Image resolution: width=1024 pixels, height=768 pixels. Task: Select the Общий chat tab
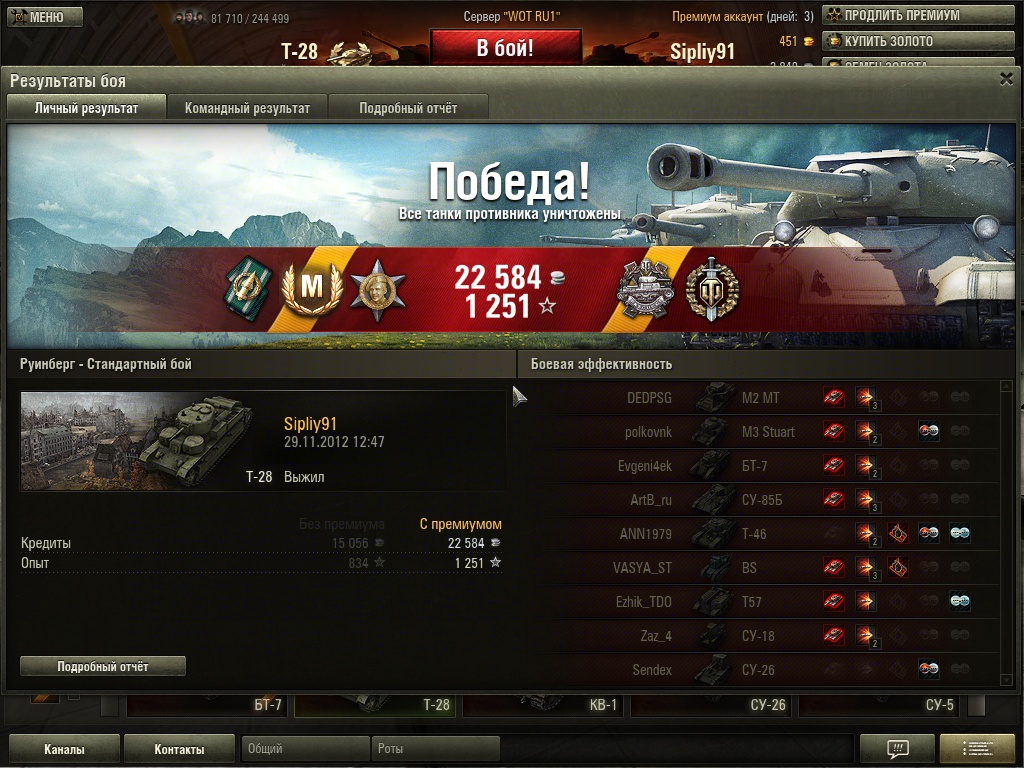pos(305,749)
